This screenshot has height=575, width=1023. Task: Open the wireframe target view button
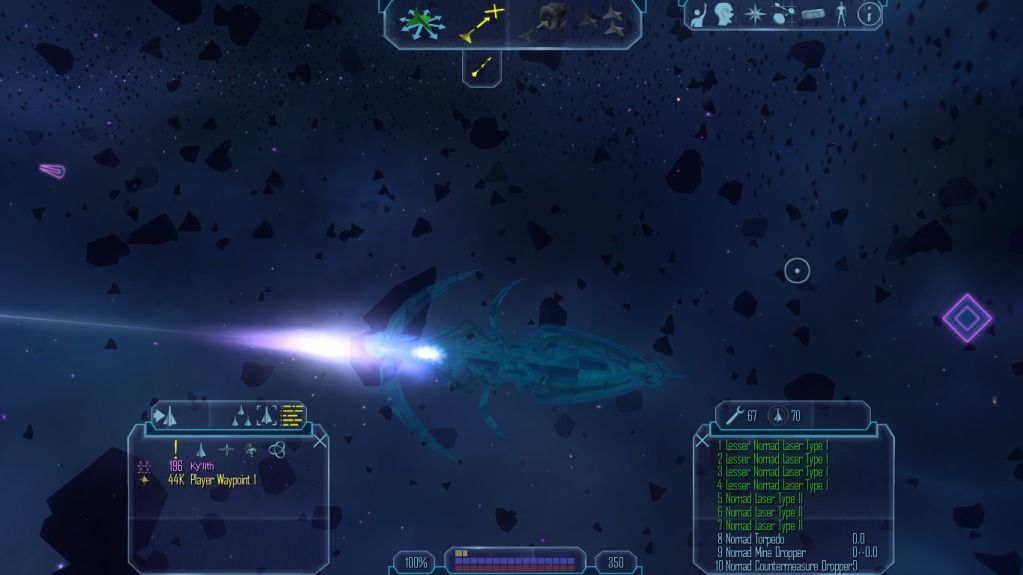pyautogui.click(x=266, y=415)
